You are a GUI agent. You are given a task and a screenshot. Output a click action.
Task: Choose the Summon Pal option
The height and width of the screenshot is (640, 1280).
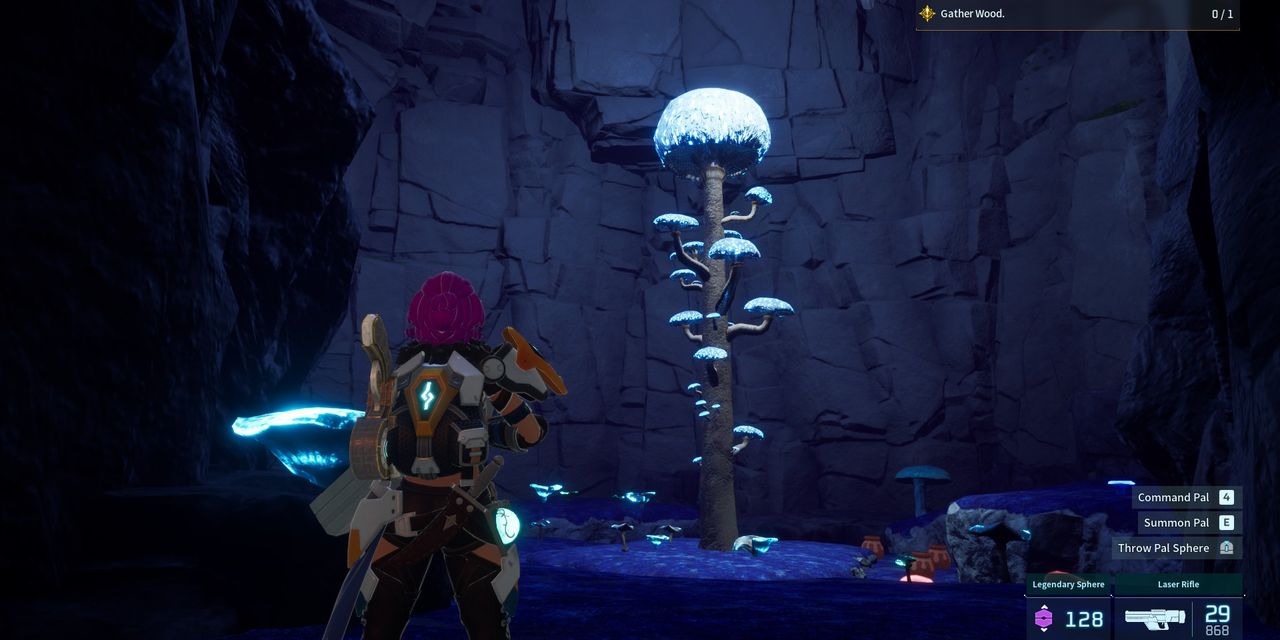pos(1188,522)
